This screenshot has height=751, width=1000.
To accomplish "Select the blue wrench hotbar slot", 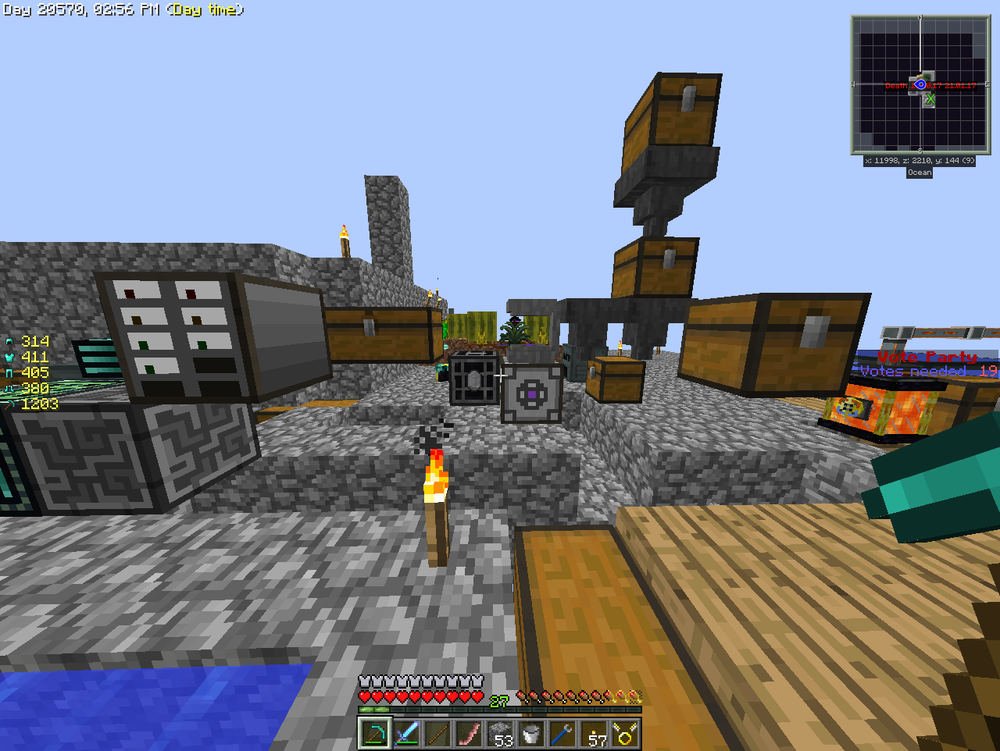I will [x=564, y=733].
